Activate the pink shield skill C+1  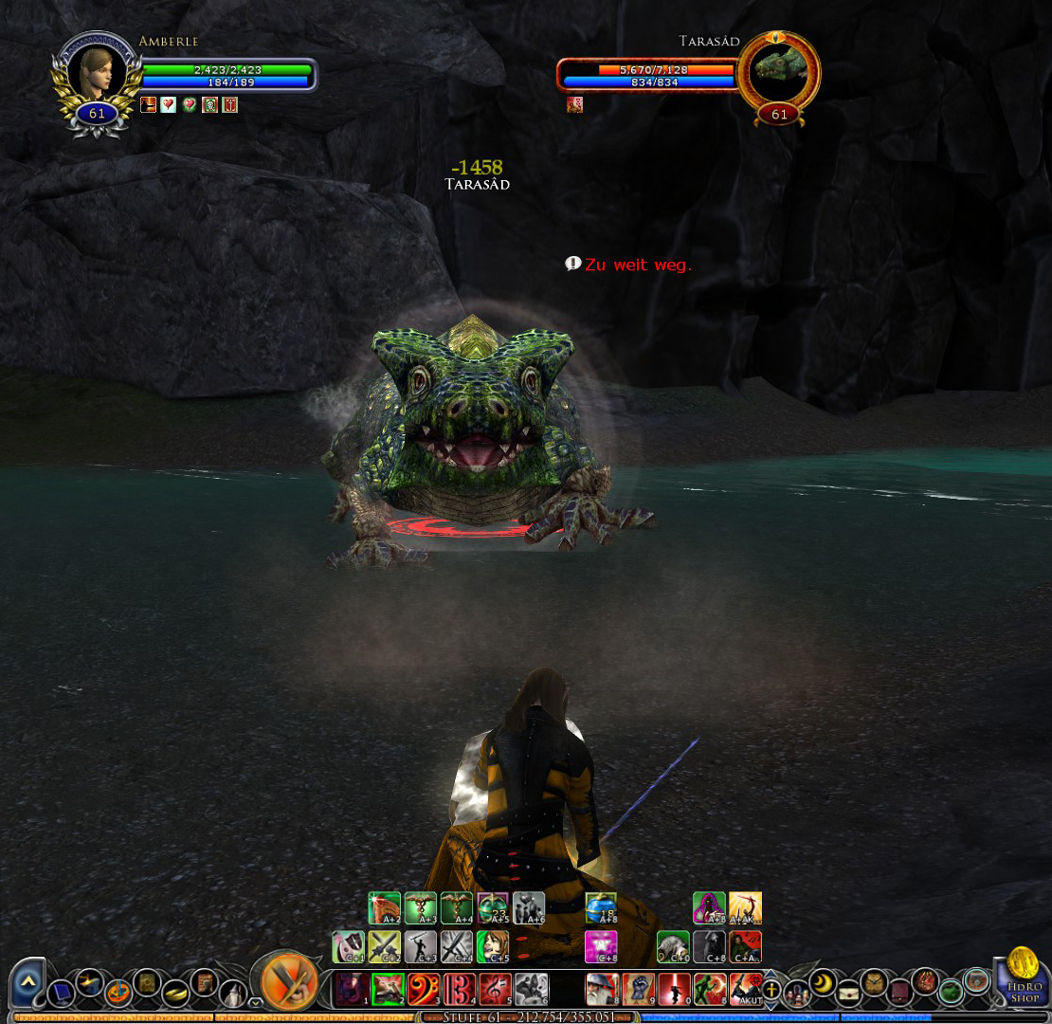tap(349, 946)
